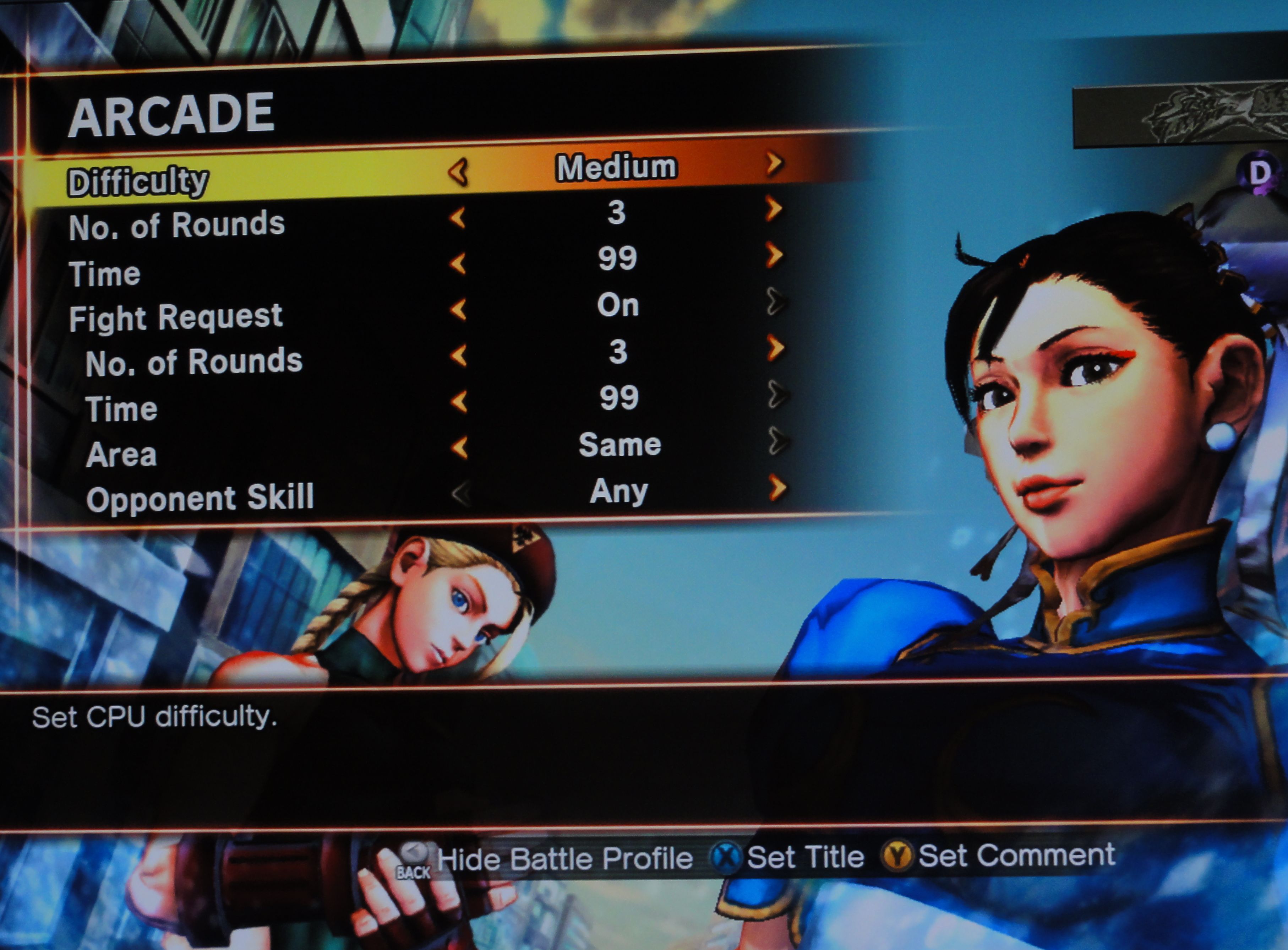The image size is (1288, 950).
Task: Highlight the Opponent Skill row
Action: click(200, 498)
